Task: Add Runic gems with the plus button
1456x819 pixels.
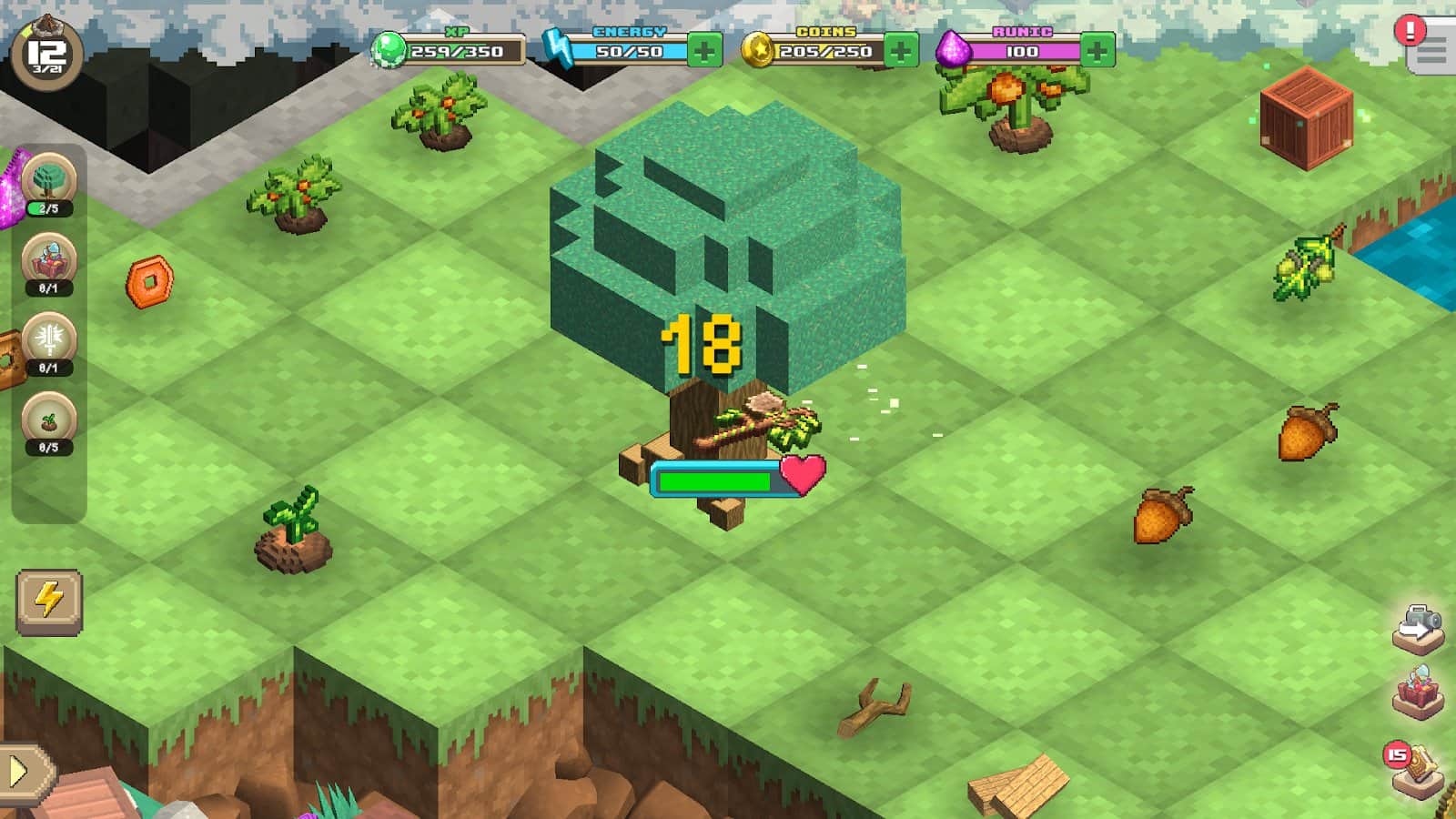Action: tap(1097, 51)
